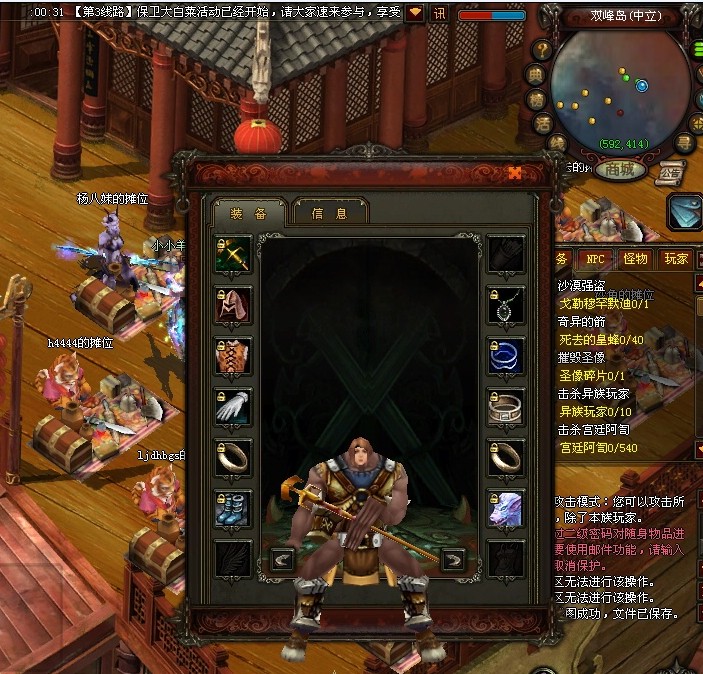Select the blue bracelet slot
703x674 pixels.
tap(506, 356)
